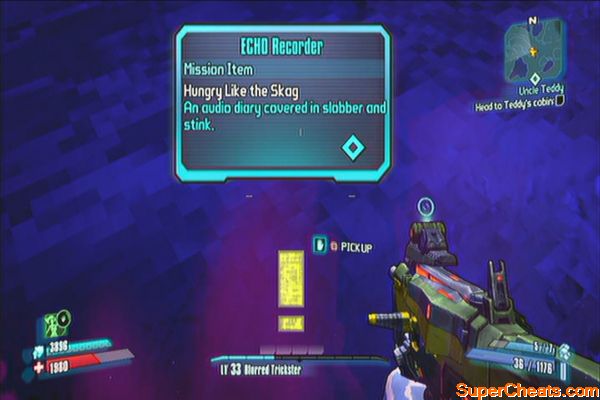Open the SuperCheats.com watermark link
Viewport: 600px width, 400px height.
click(x=526, y=388)
